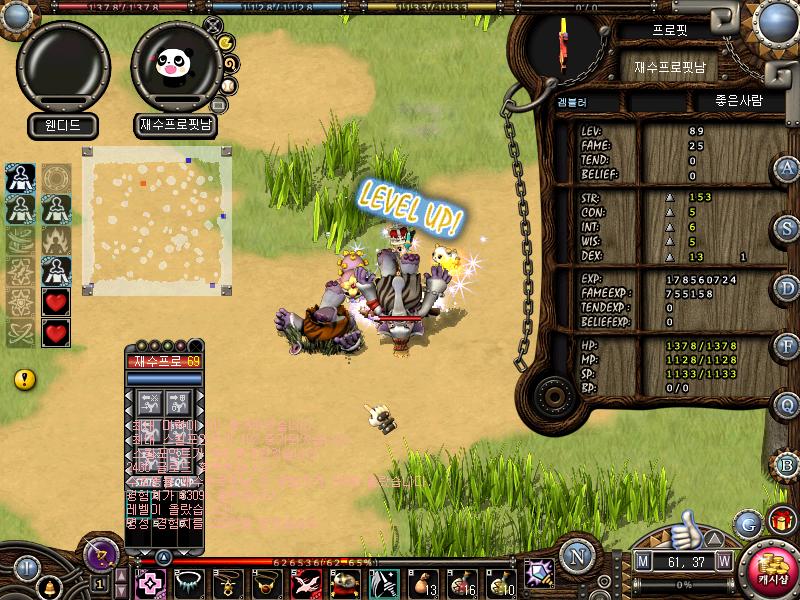Screen dimensions: 800x600
Task: Click the translucent minimap overlay
Action: (157, 221)
